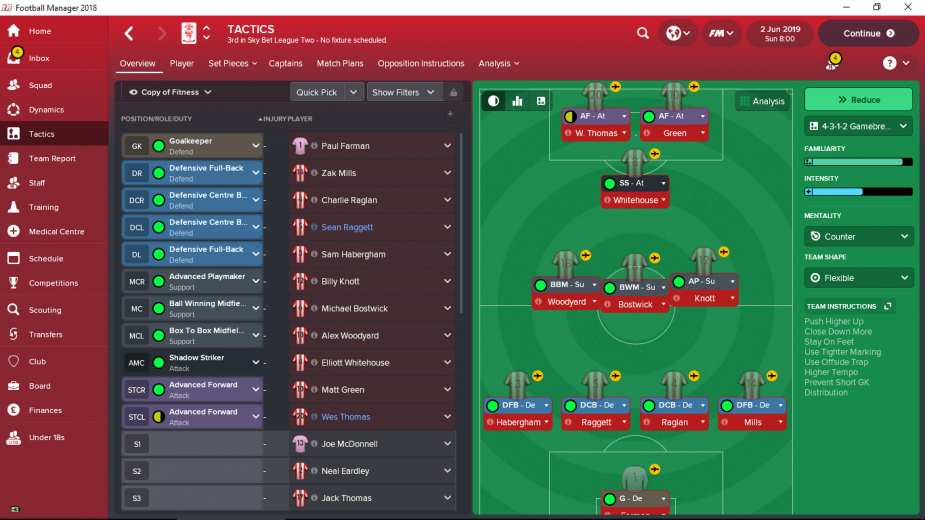Go back with the left arrow
This screenshot has width=925, height=520.
click(x=128, y=33)
